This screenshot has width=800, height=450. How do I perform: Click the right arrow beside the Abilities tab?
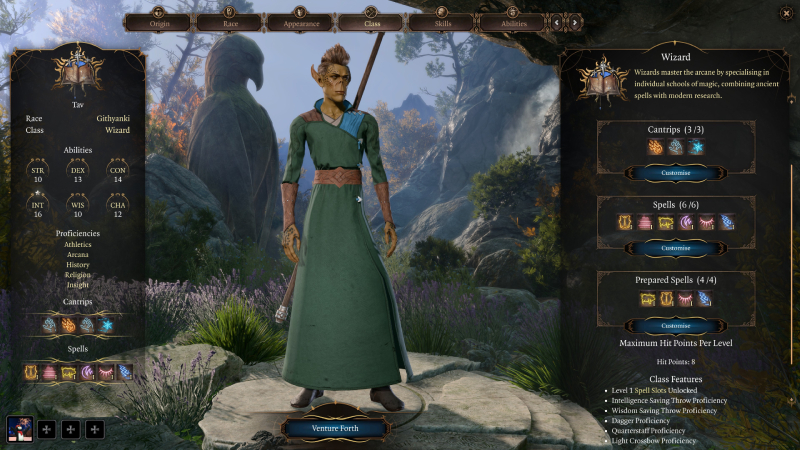tap(577, 21)
